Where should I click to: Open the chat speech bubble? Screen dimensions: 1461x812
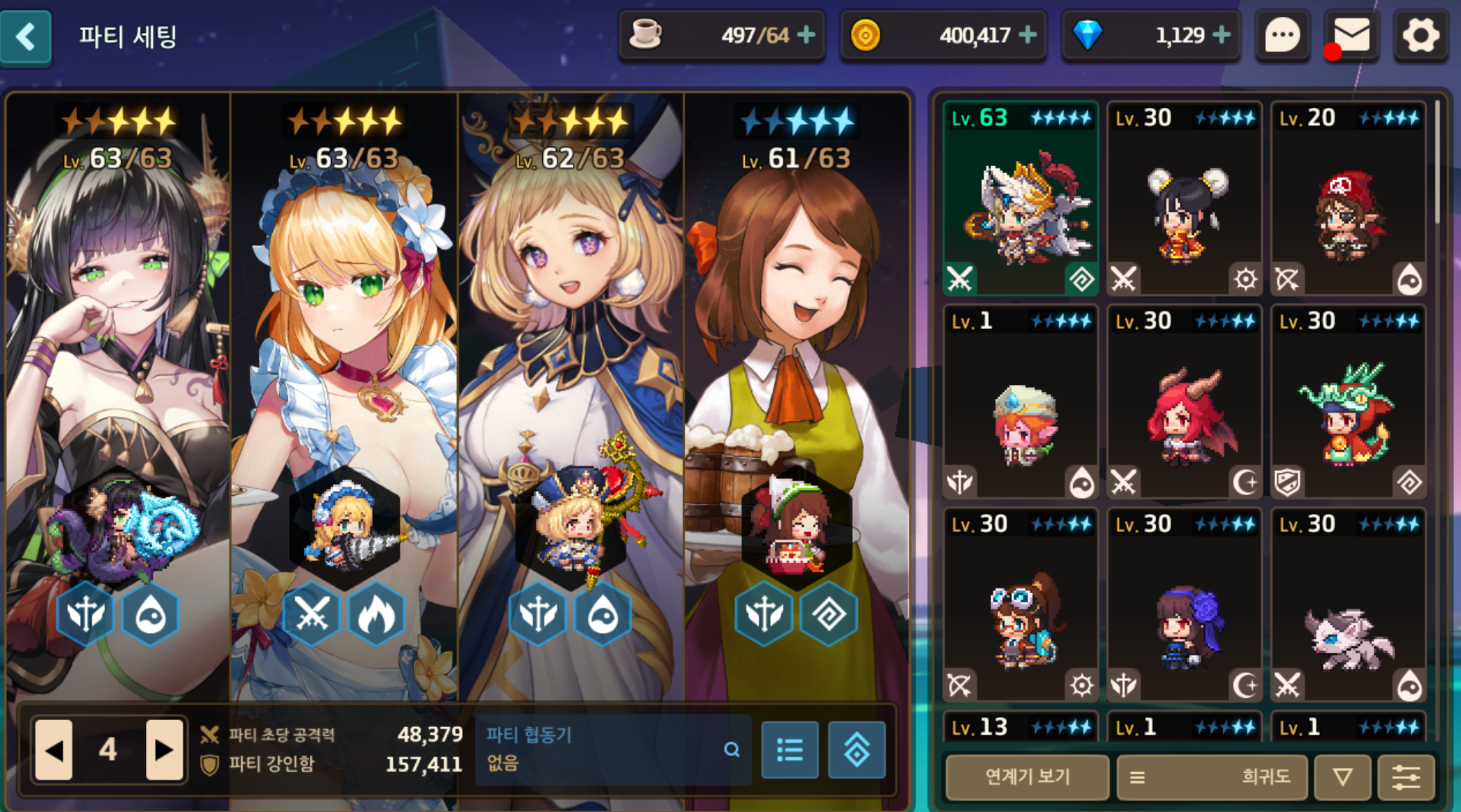[x=1282, y=36]
